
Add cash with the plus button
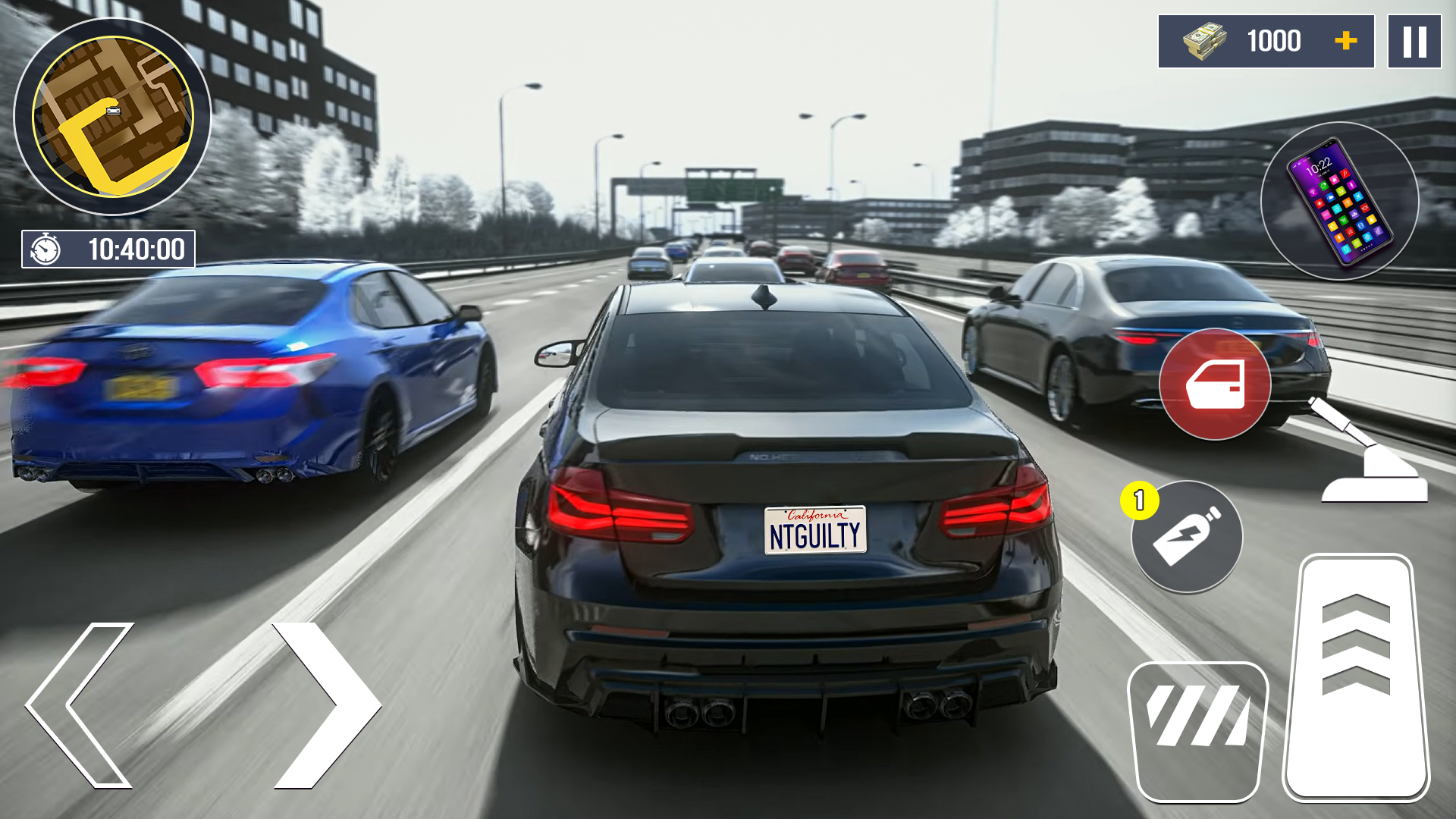[1346, 42]
